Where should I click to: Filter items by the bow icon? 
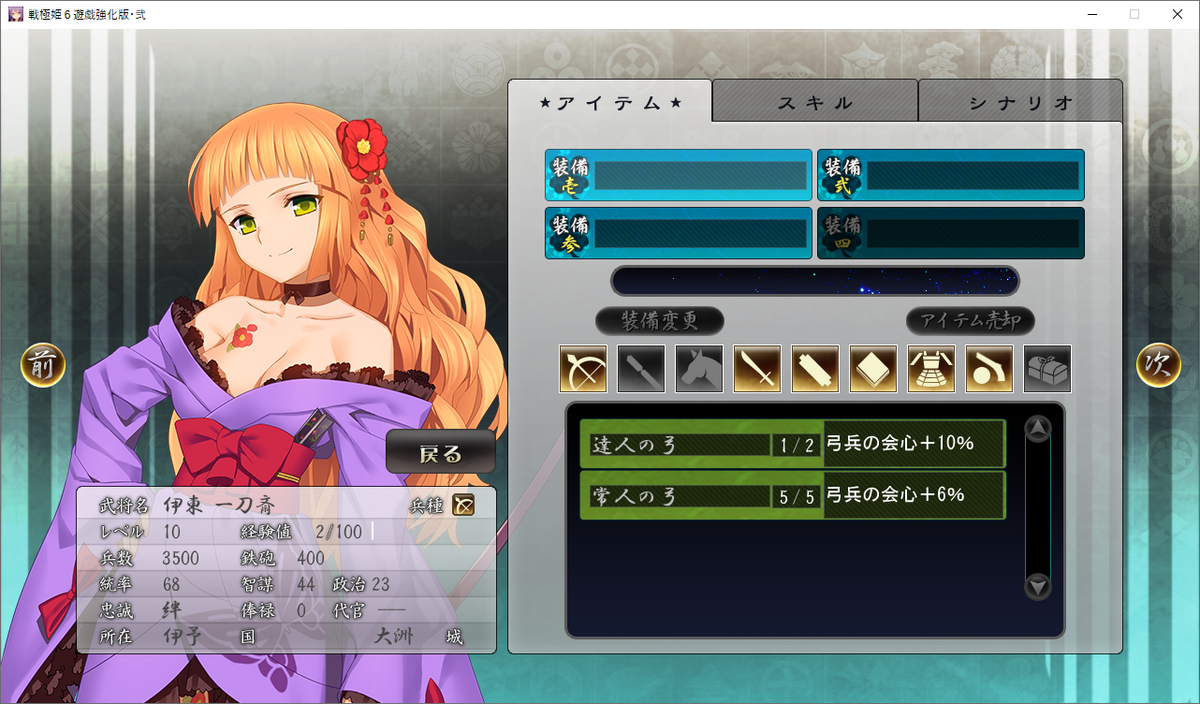pos(583,369)
